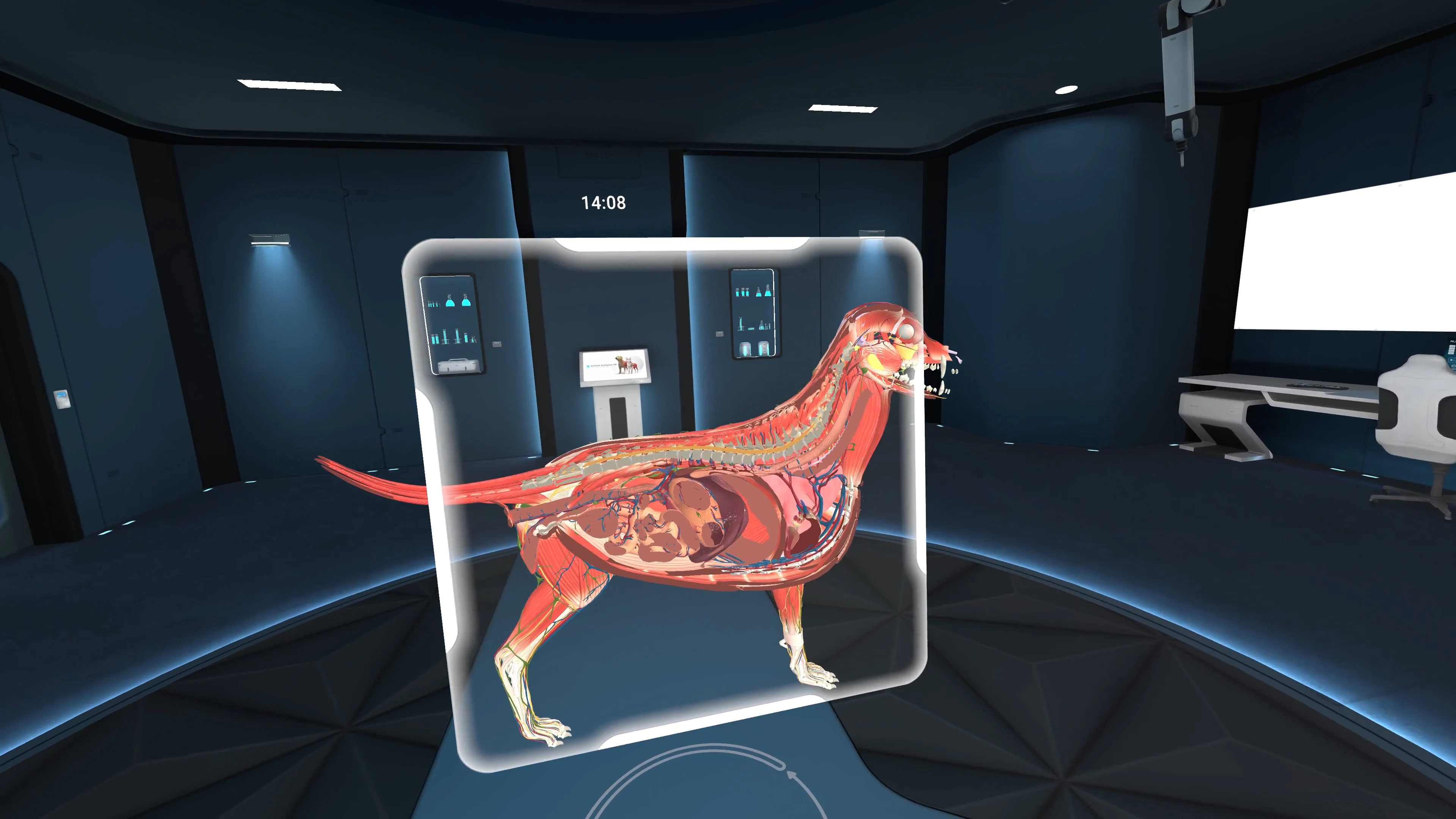
Task: Select the test tube rack in the left cabinet
Action: (433, 304)
